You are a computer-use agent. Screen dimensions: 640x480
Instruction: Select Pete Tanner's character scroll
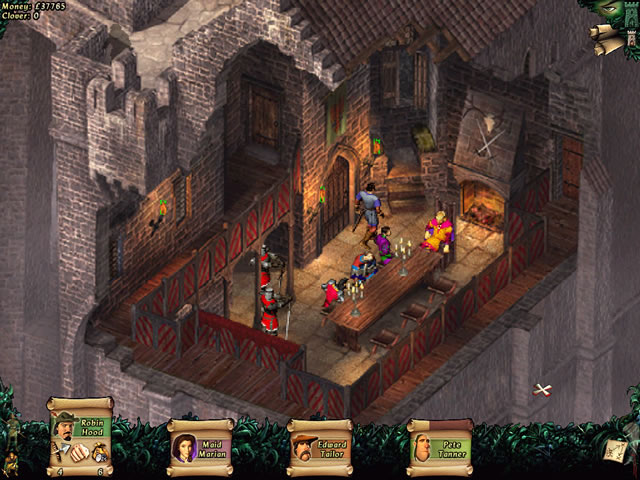[440, 443]
